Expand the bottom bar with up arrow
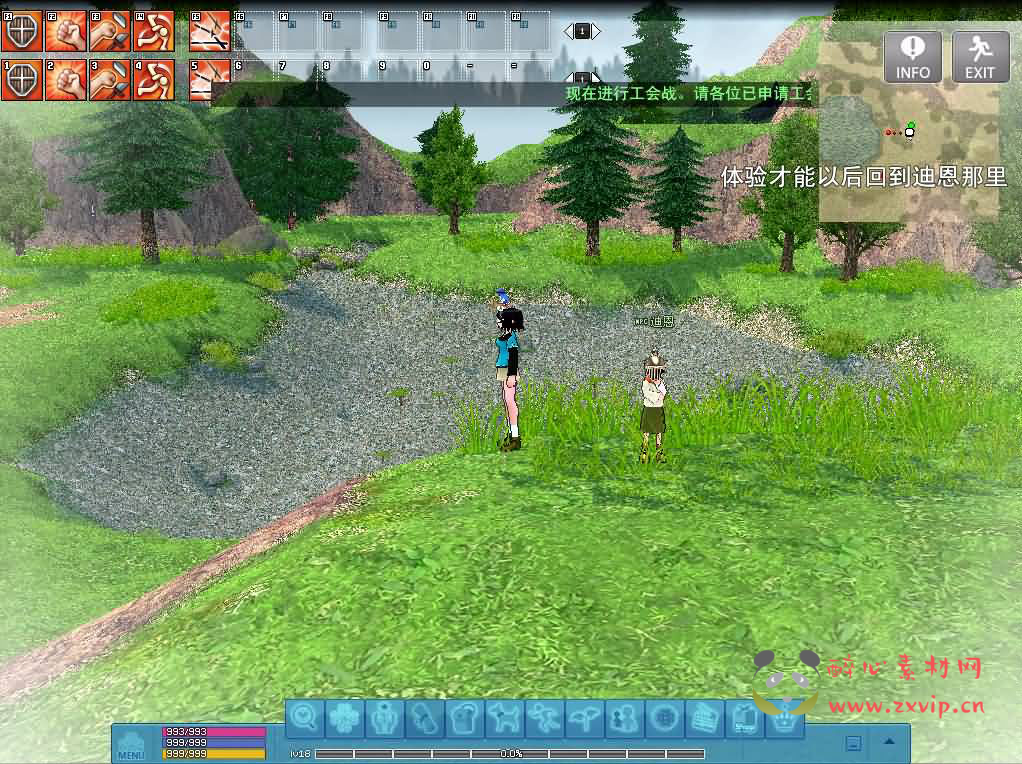 pyautogui.click(x=888, y=742)
